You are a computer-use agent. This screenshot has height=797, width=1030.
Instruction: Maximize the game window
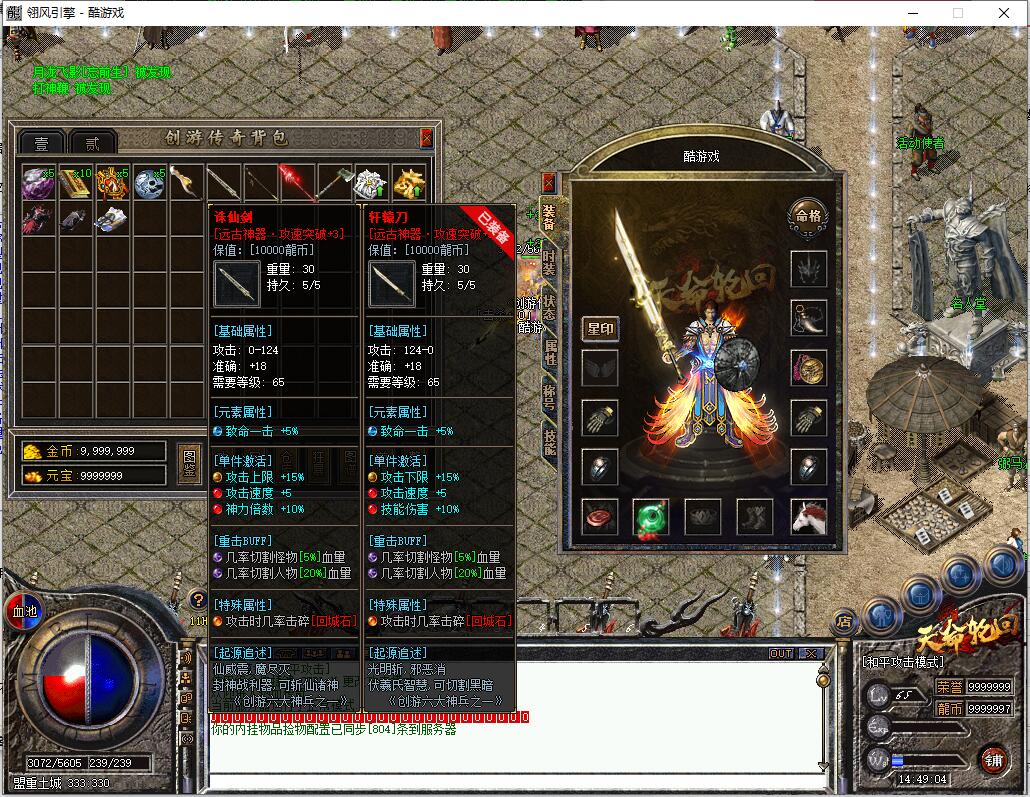click(x=957, y=13)
